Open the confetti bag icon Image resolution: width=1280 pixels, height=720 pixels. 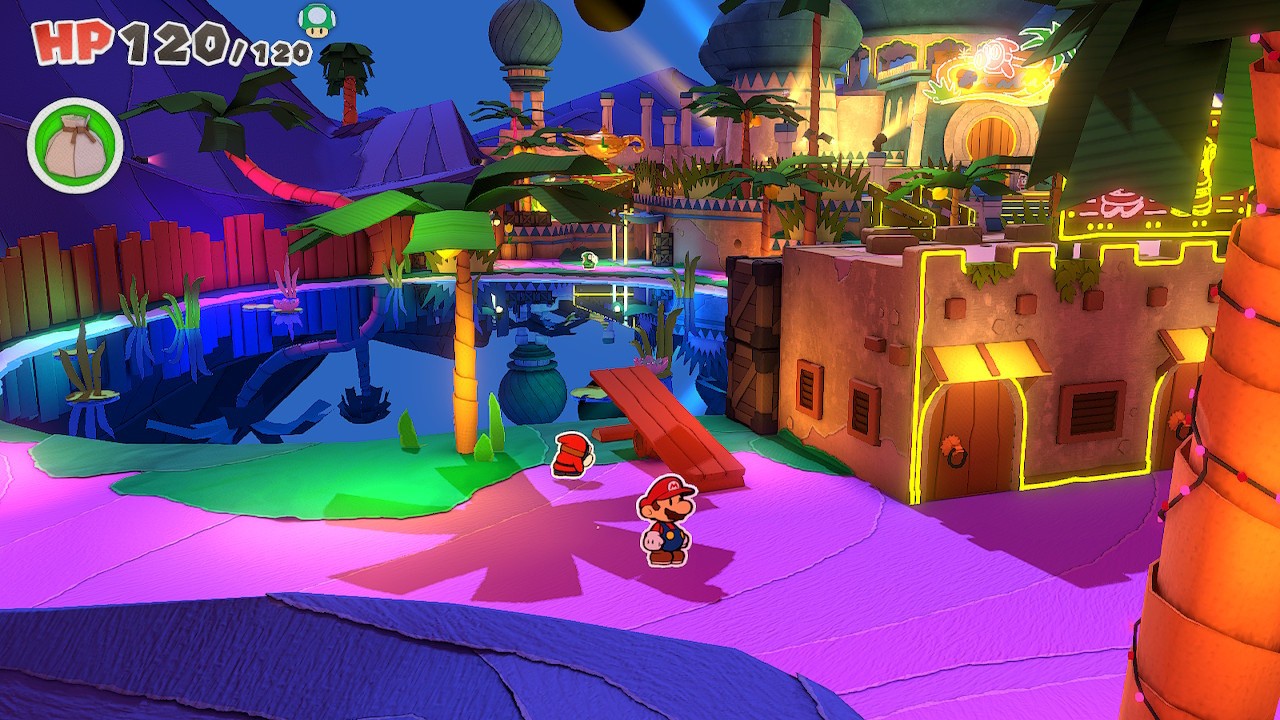coord(75,146)
